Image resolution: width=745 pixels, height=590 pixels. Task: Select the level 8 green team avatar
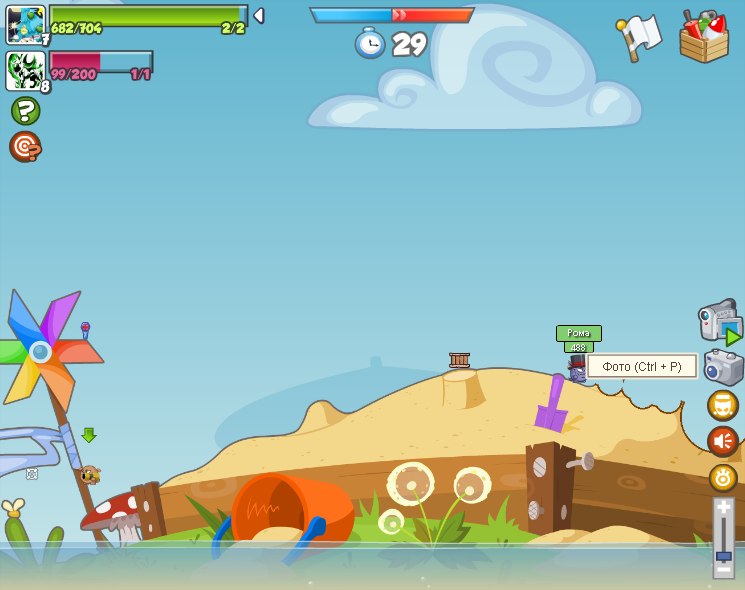(25, 70)
